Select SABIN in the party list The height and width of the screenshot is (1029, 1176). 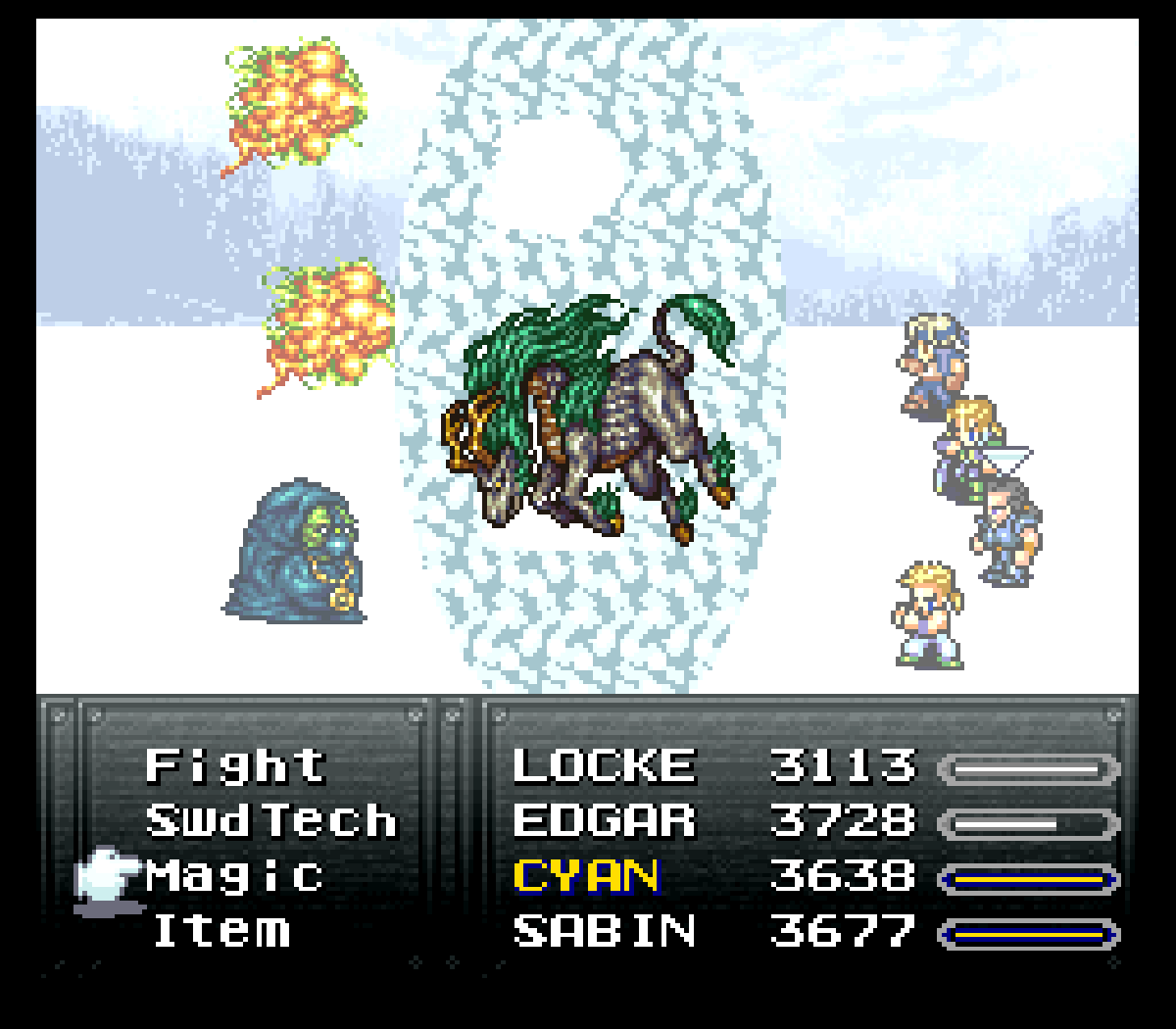click(x=604, y=931)
